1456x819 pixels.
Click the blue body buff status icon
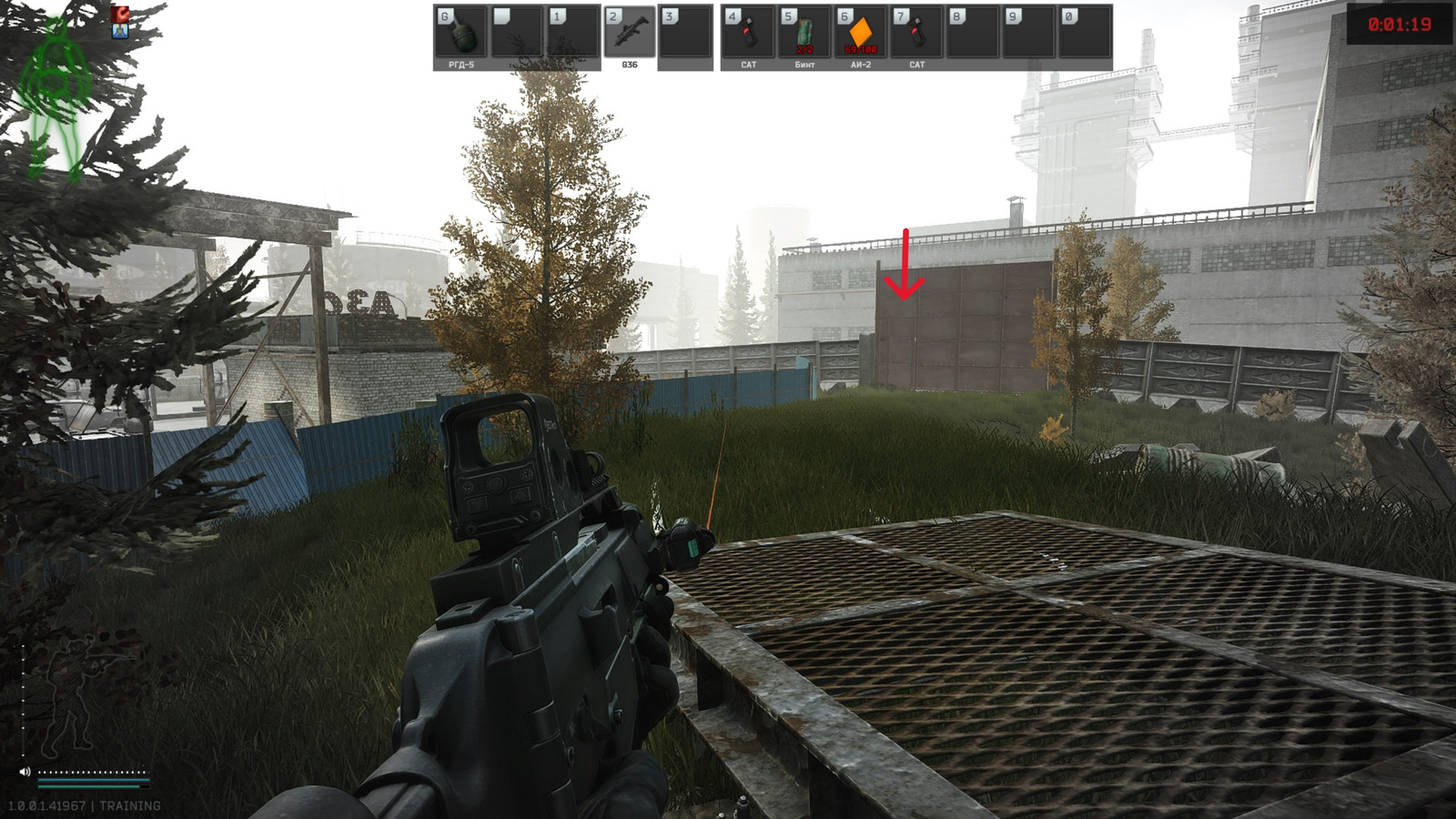(120, 31)
